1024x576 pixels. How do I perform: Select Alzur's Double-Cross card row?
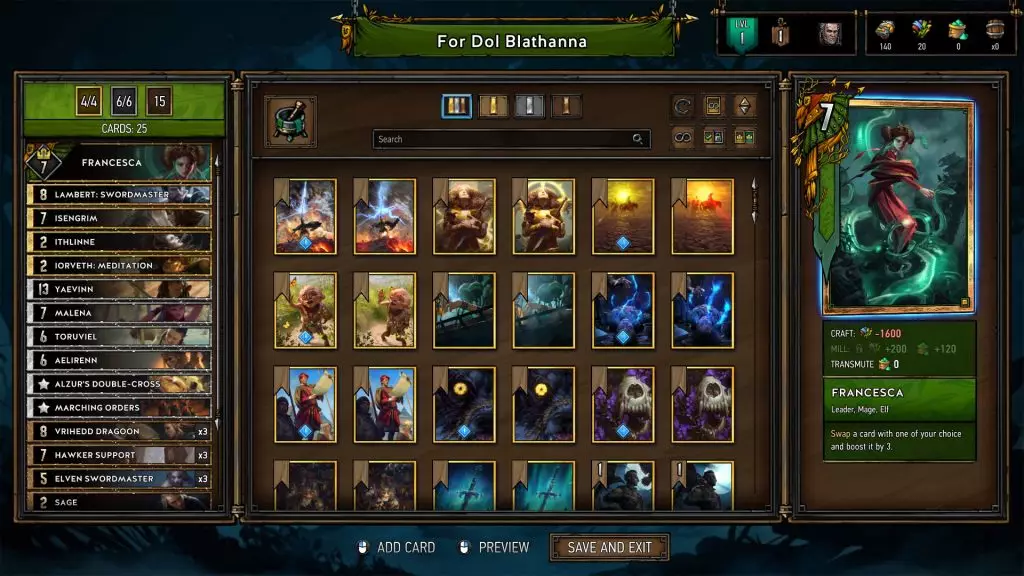120,384
